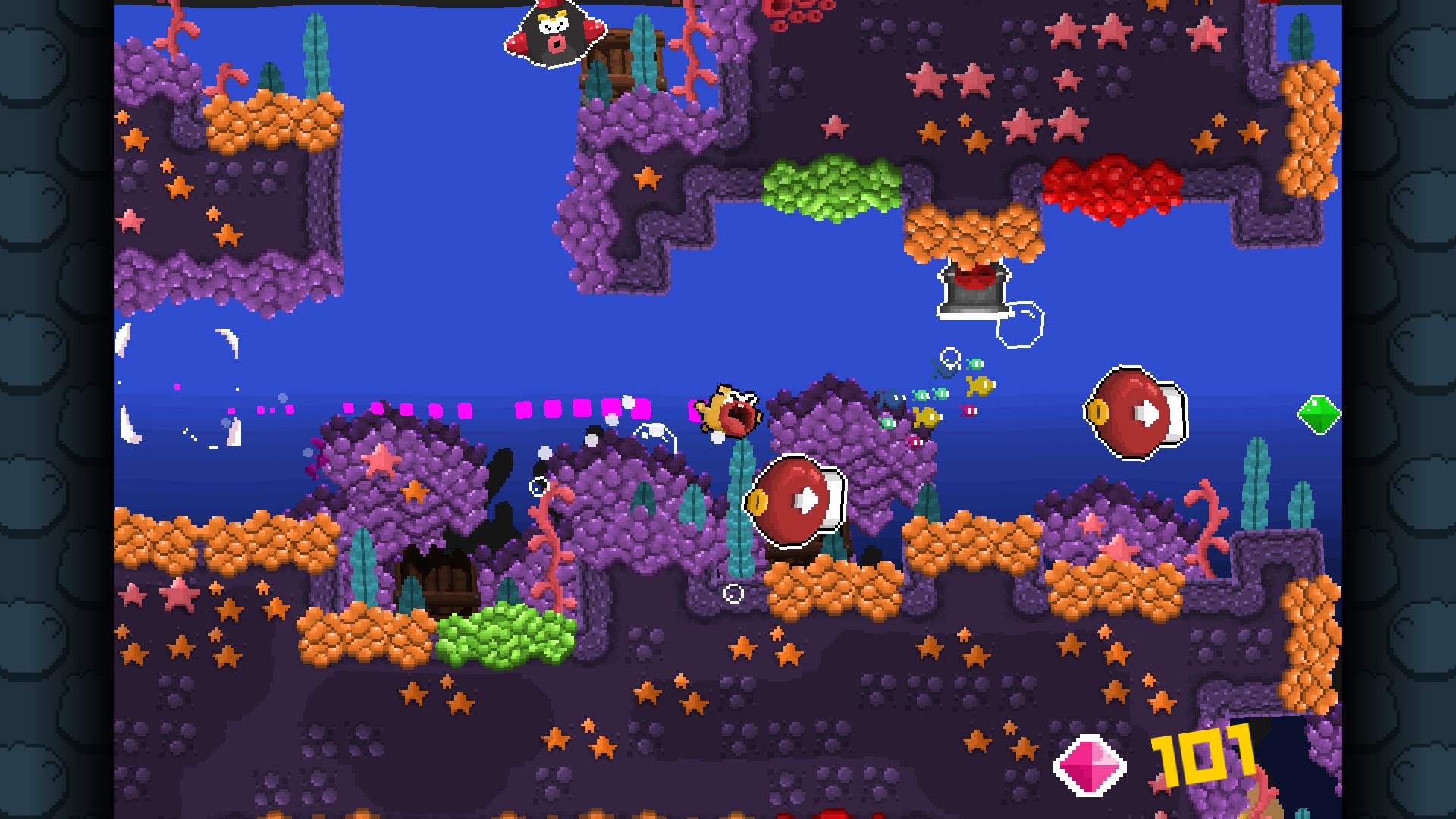Image resolution: width=1456 pixels, height=819 pixels.
Task: Select the red cannon on the far right
Action: pos(1134,413)
